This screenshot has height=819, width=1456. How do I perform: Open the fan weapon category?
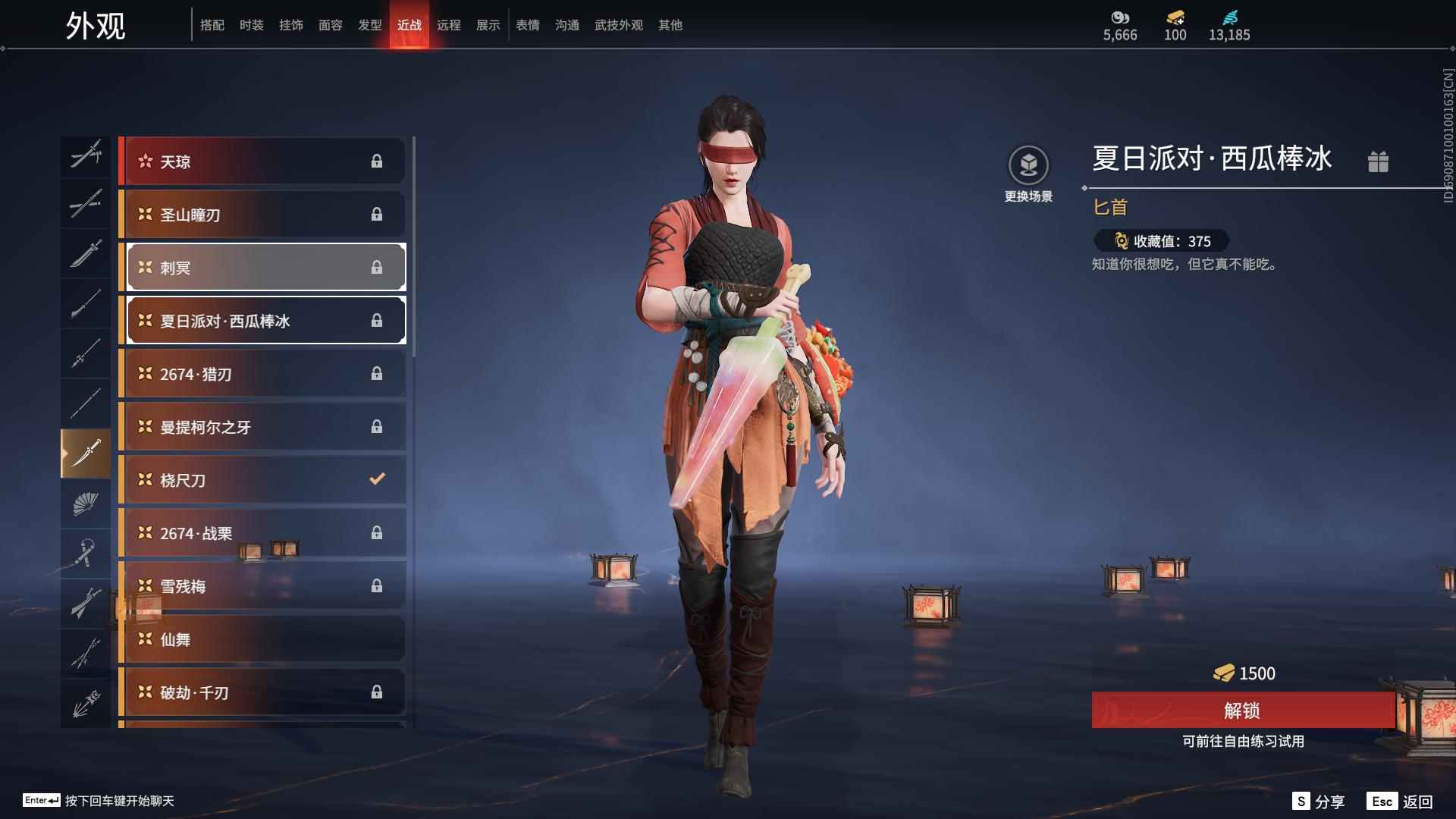[86, 504]
